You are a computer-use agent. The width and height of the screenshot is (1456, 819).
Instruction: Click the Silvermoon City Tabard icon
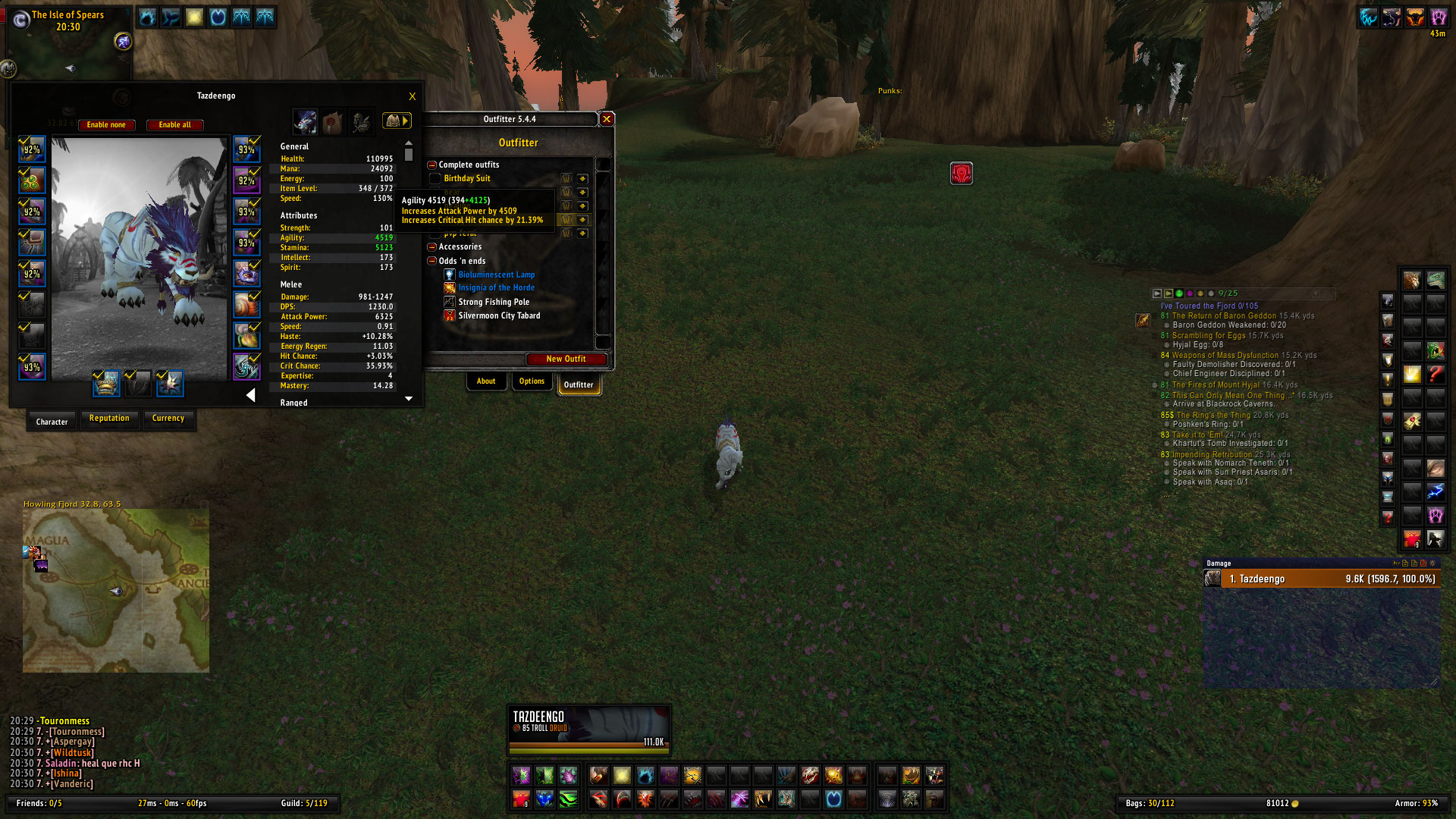click(450, 315)
